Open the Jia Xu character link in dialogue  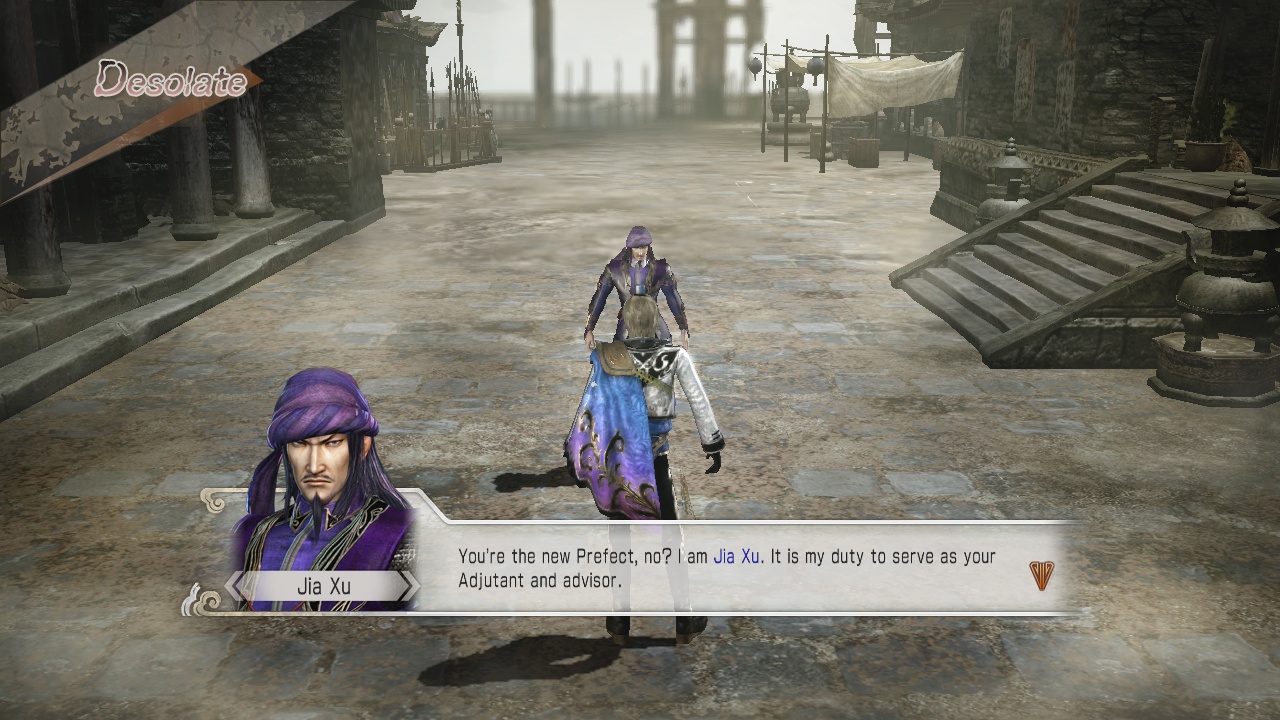pyautogui.click(x=735, y=557)
